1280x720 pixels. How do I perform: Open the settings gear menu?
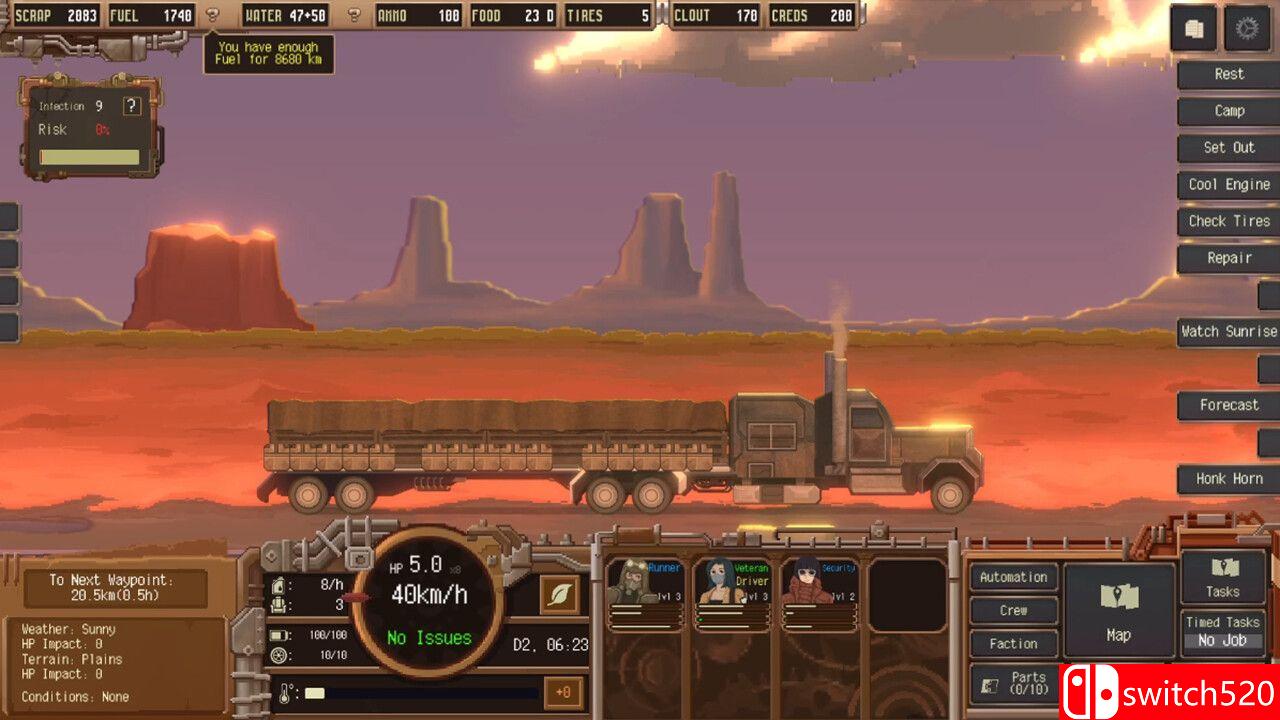click(1247, 28)
